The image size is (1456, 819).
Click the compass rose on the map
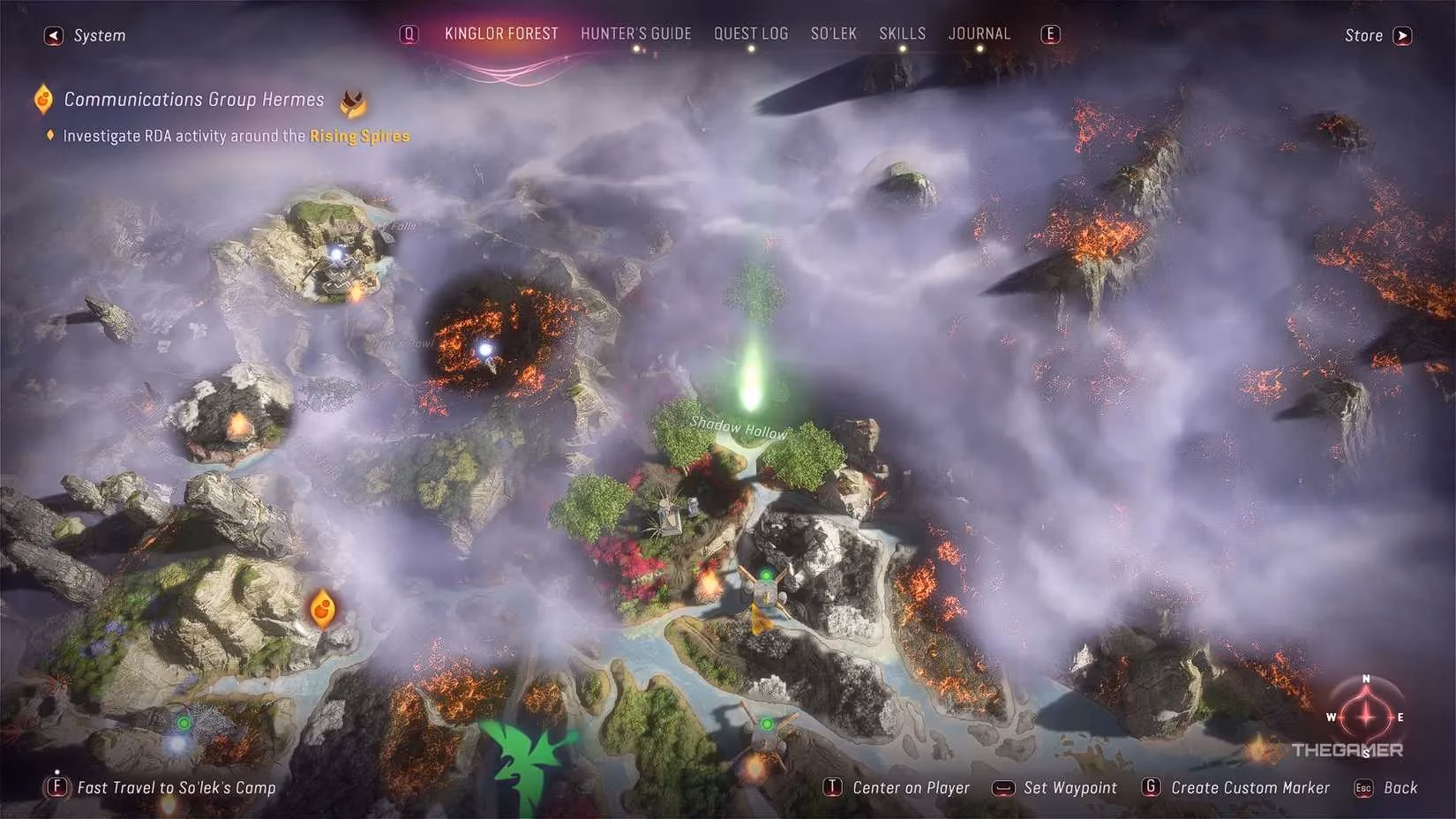click(1365, 717)
